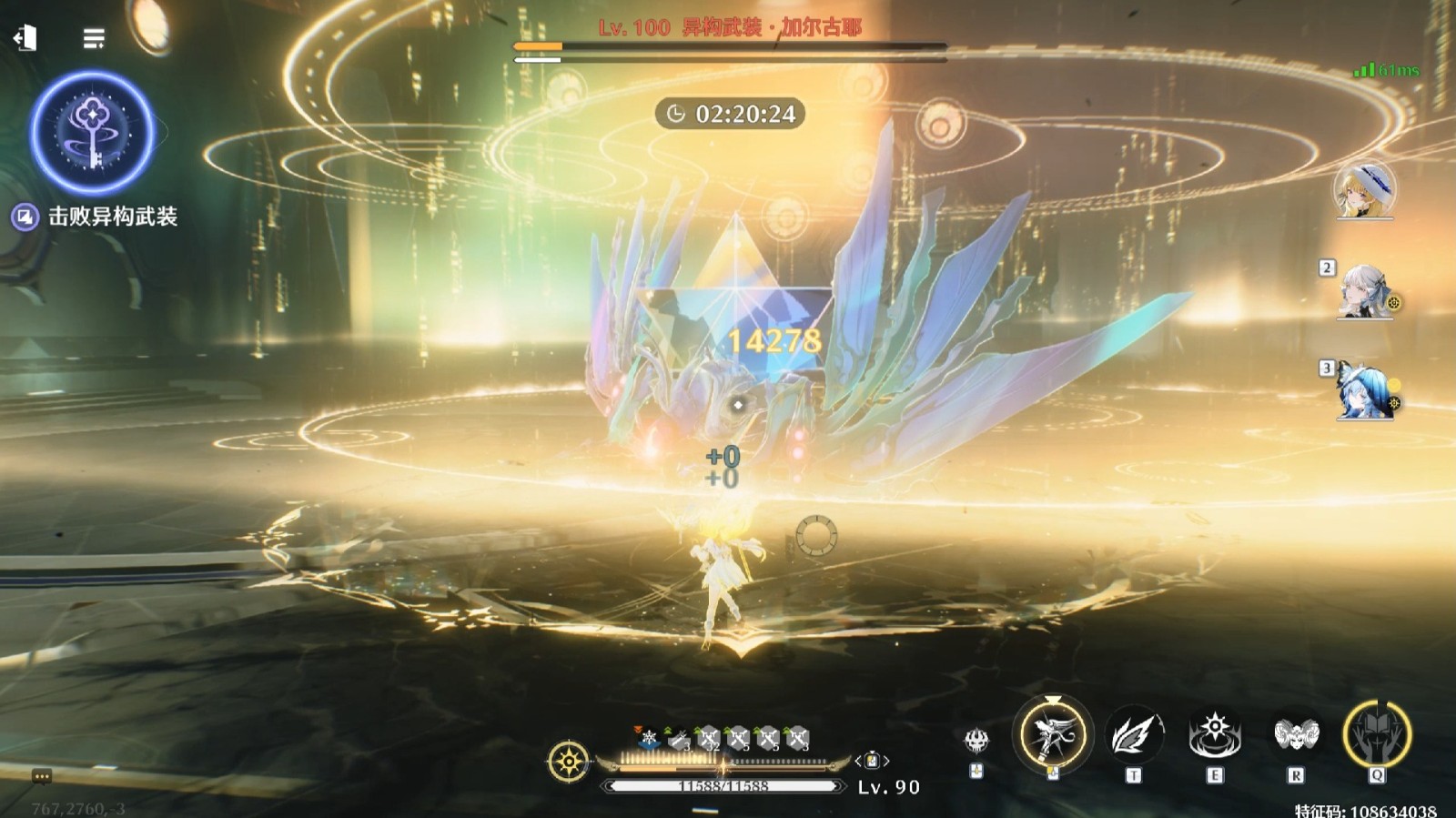The image size is (1456, 818).
Task: Click the item switcher card icon
Action: (x=872, y=760)
